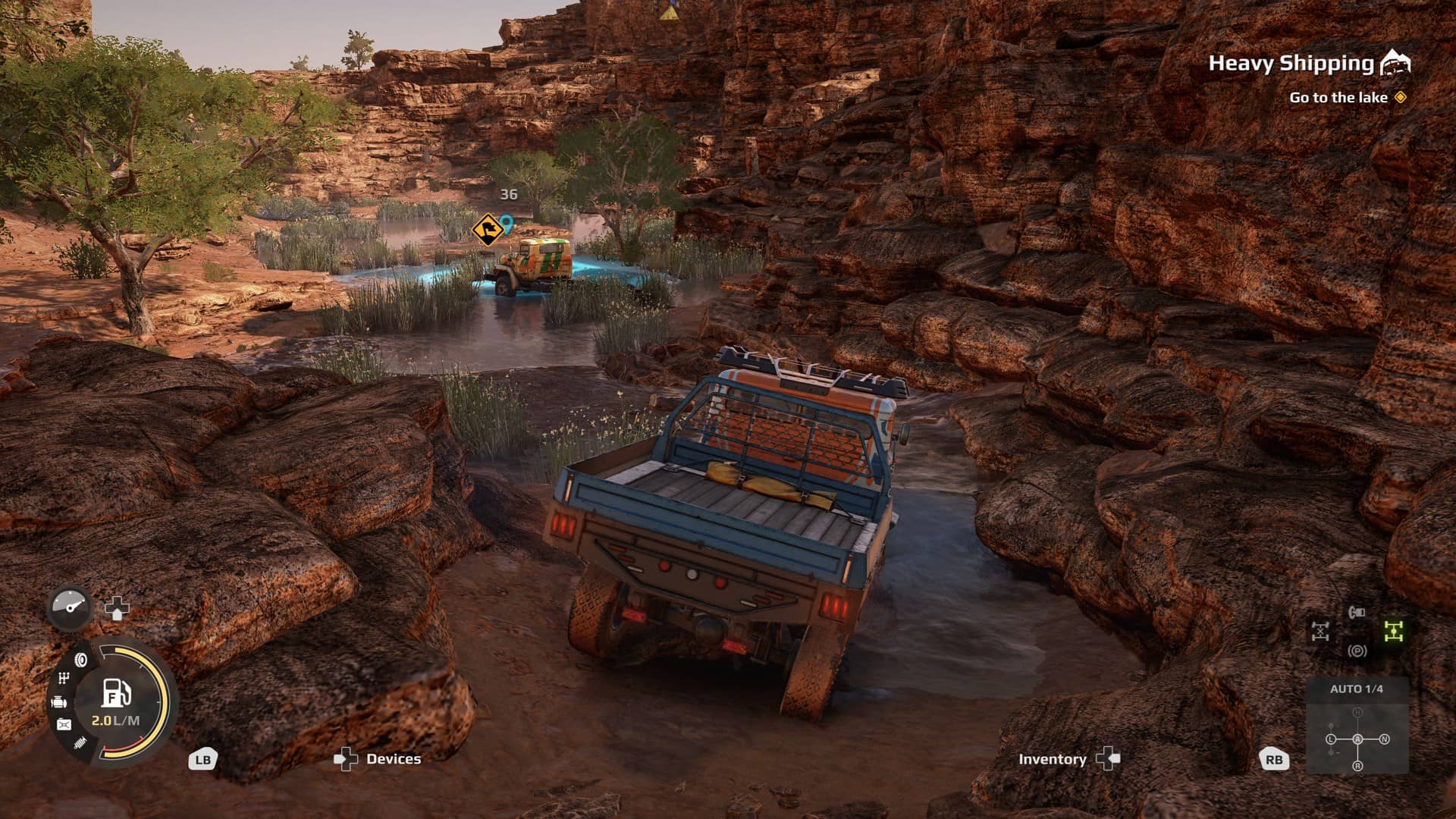This screenshot has height=819, width=1456.
Task: Click the round speedometer gauge icon
Action: [71, 607]
